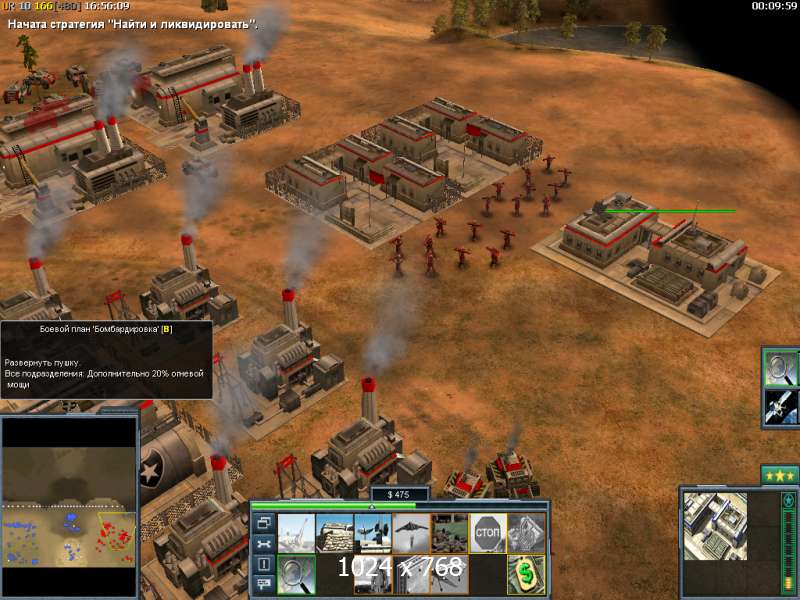Select the magnifying glass command in the bar

(296, 573)
